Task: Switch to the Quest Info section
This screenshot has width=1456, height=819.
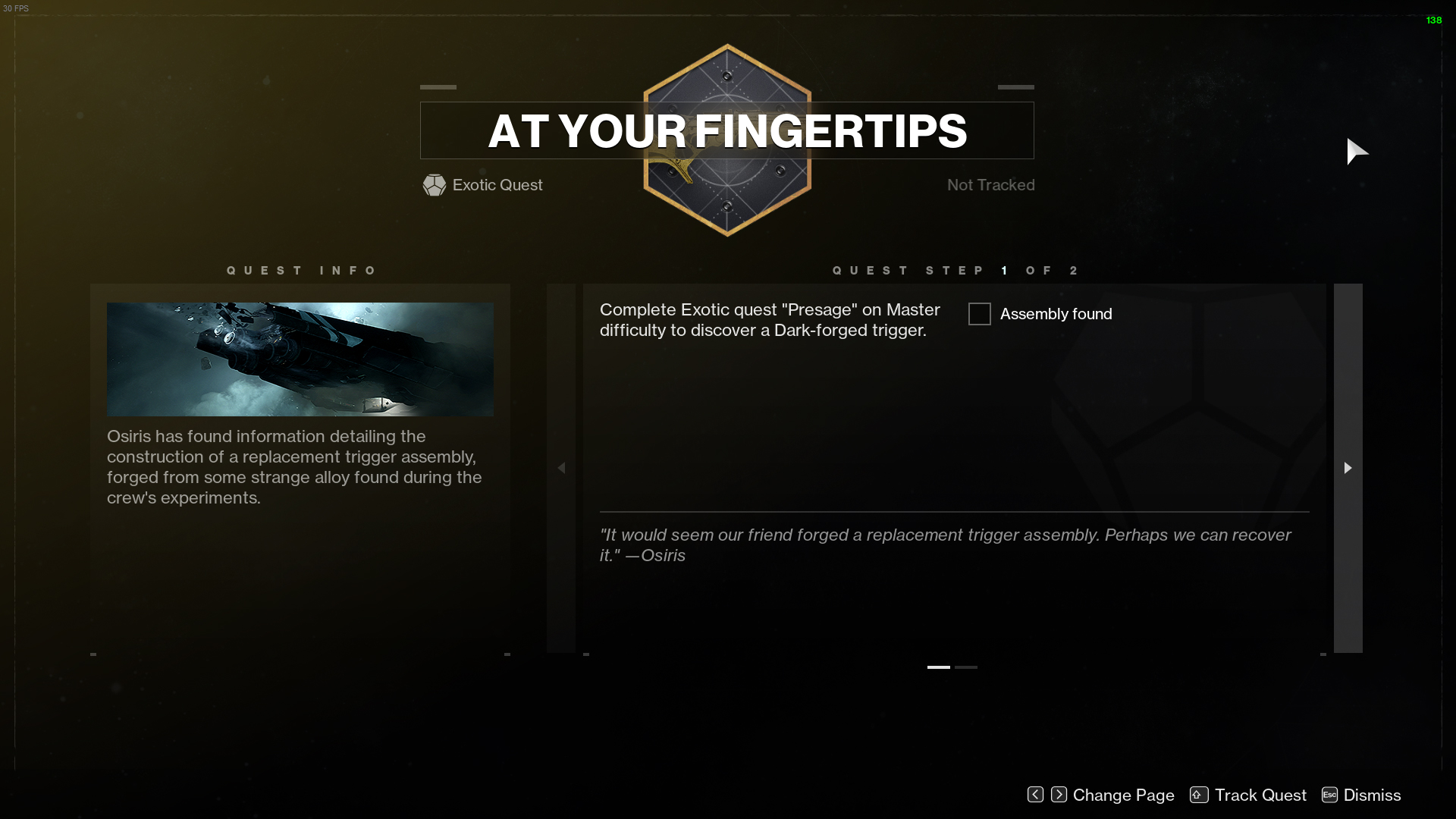Action: [301, 270]
